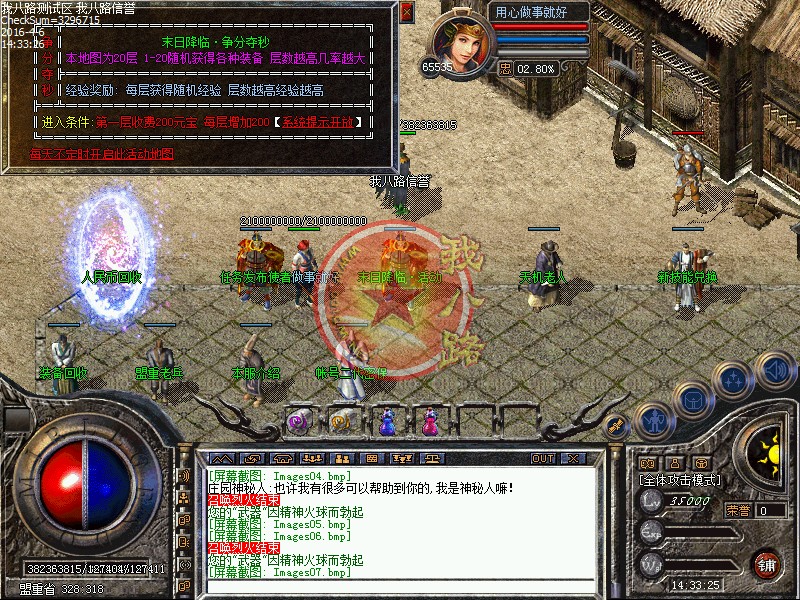The image size is (800, 600).
Task: Open the skills panel with the sparkles icon
Action: (x=735, y=379)
